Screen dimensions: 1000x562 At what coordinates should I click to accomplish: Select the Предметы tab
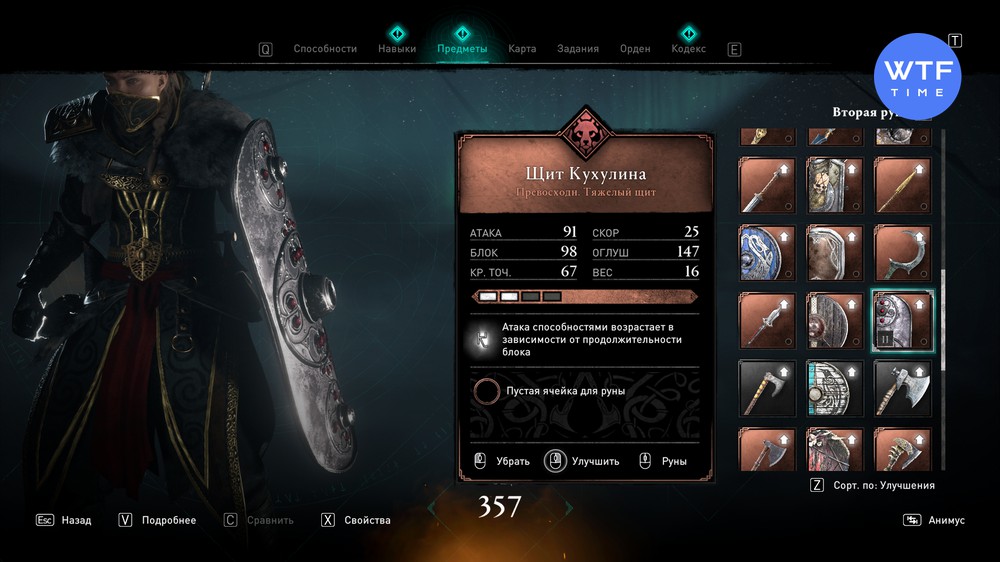462,49
